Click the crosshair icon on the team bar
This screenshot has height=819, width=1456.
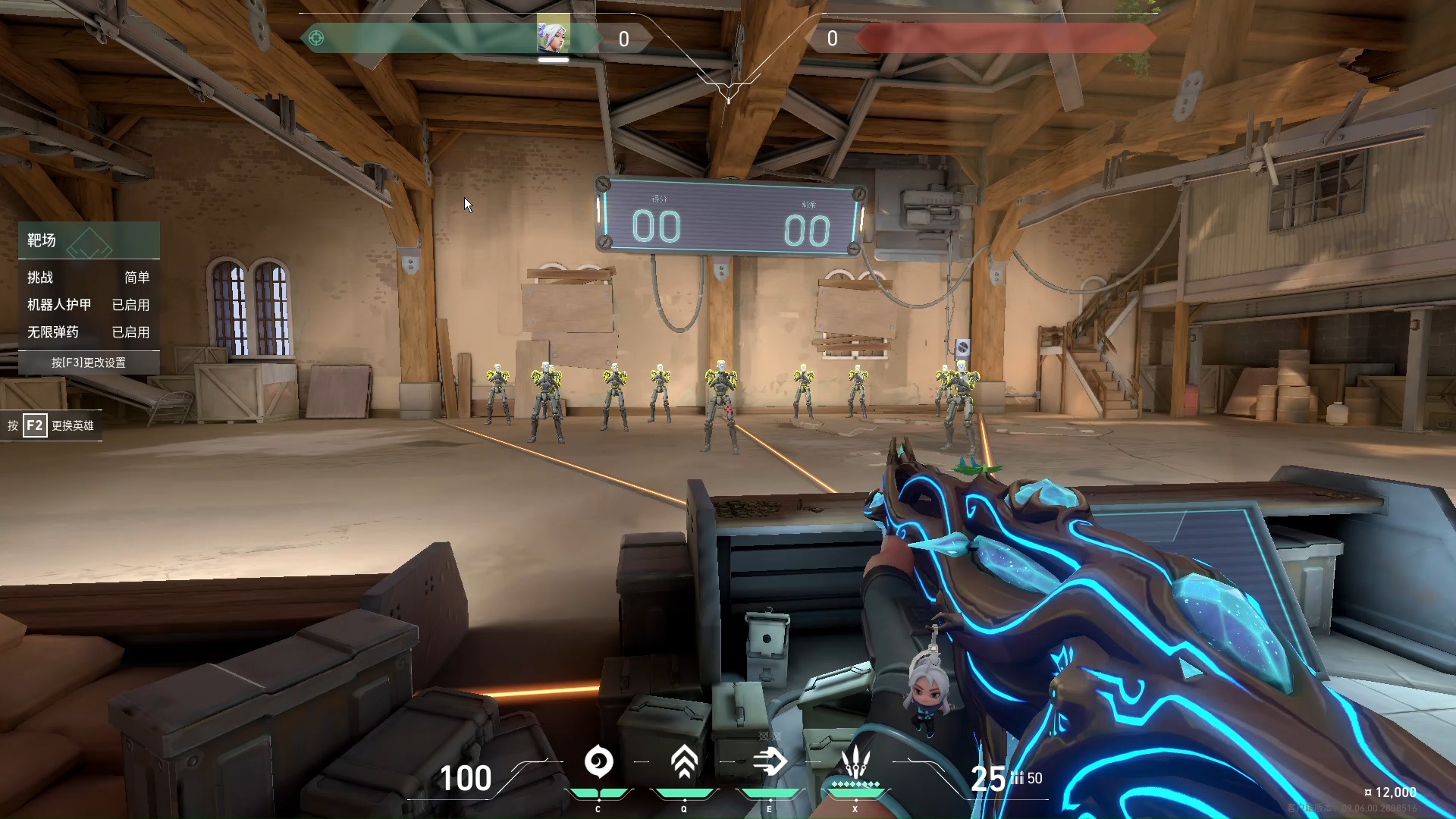(x=316, y=38)
